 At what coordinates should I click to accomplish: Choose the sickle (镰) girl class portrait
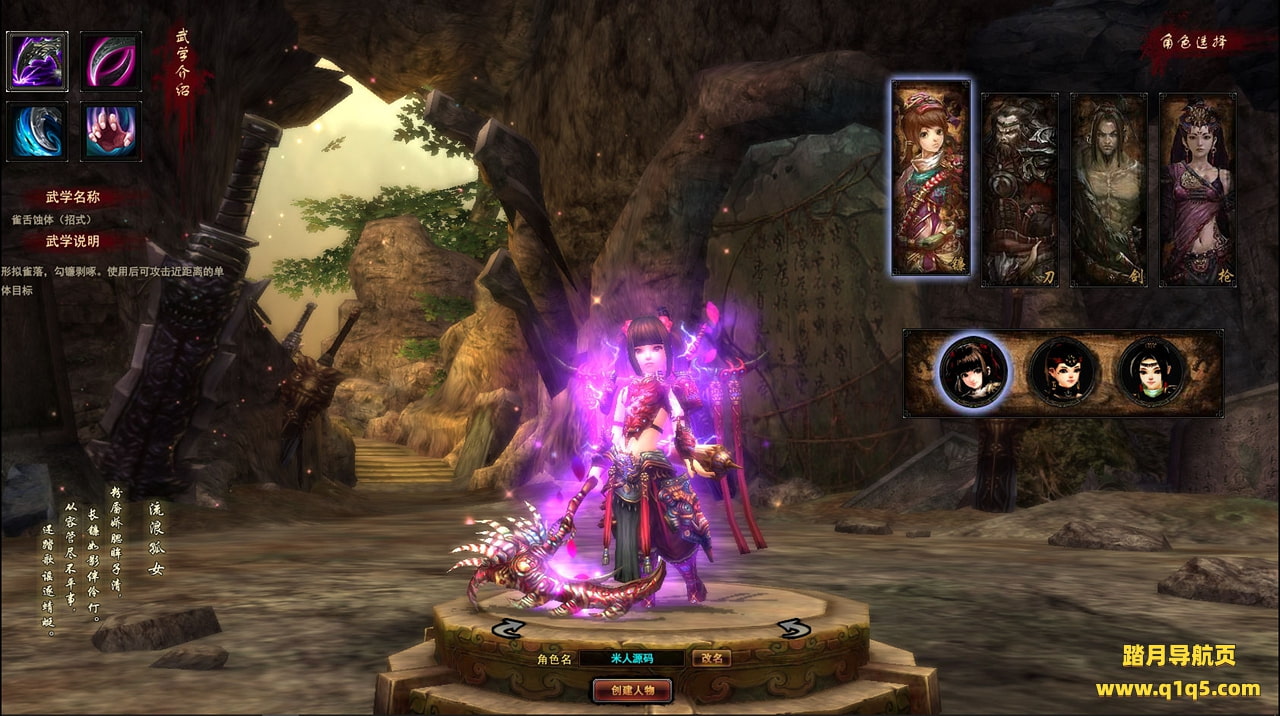[931, 178]
